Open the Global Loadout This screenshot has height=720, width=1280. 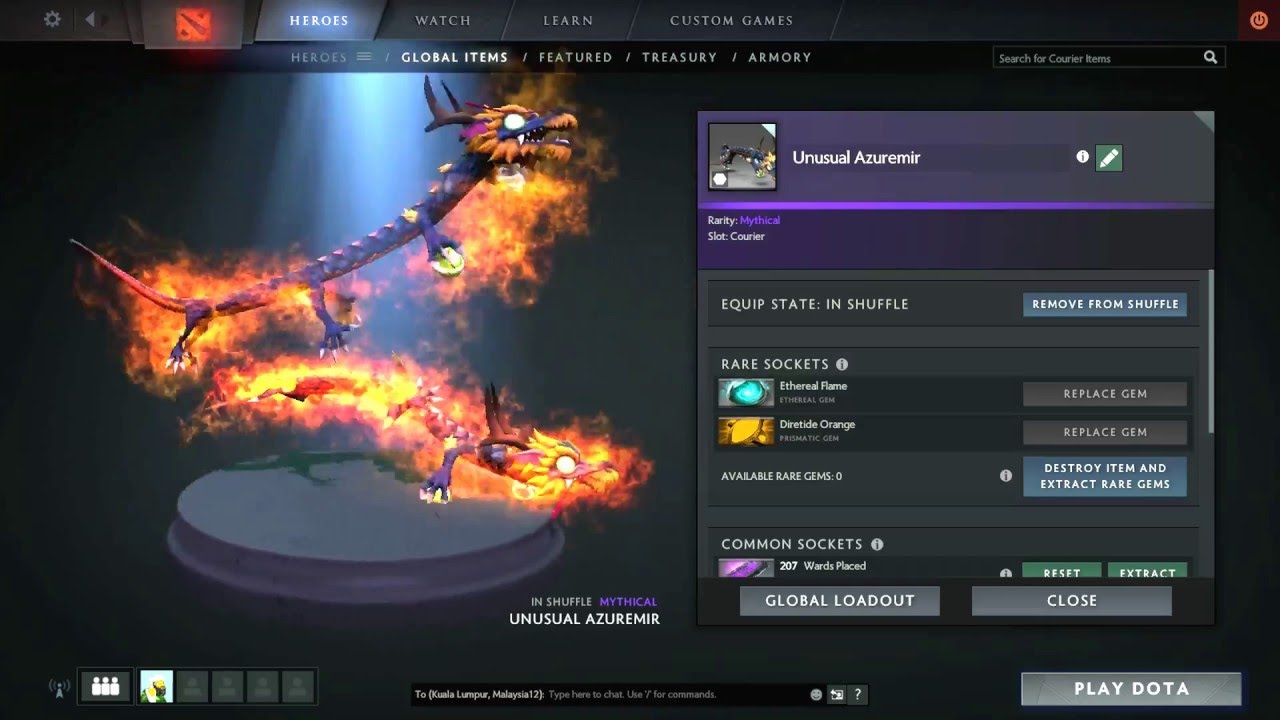pyautogui.click(x=839, y=601)
